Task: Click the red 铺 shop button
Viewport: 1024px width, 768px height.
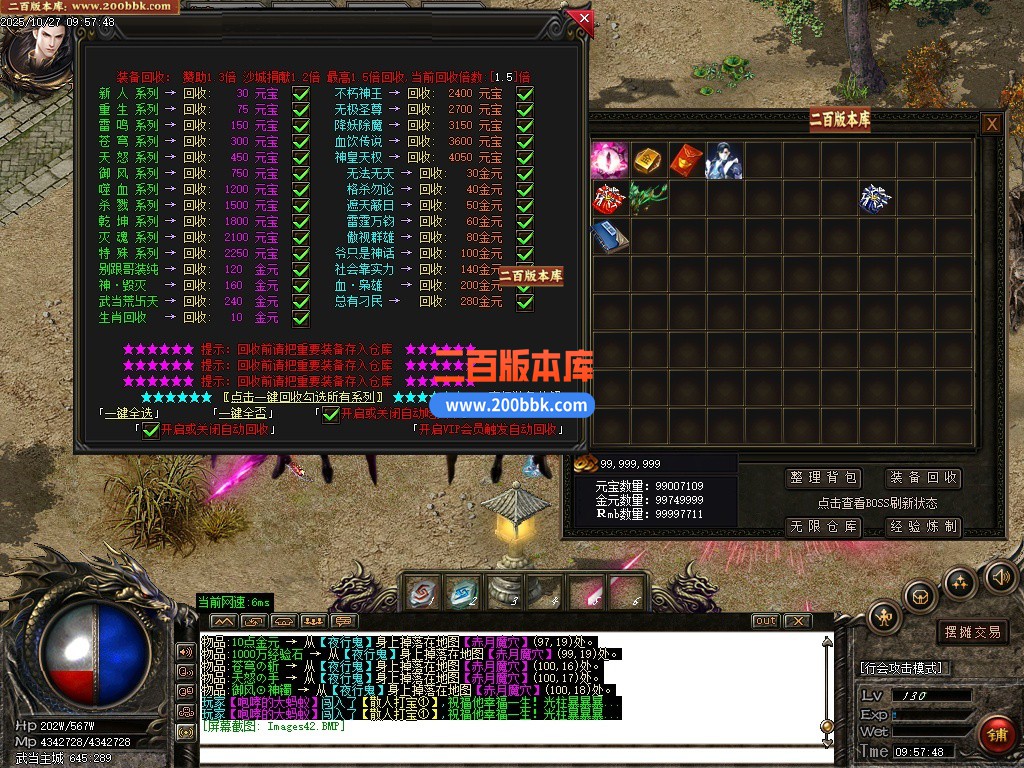Action: (995, 735)
